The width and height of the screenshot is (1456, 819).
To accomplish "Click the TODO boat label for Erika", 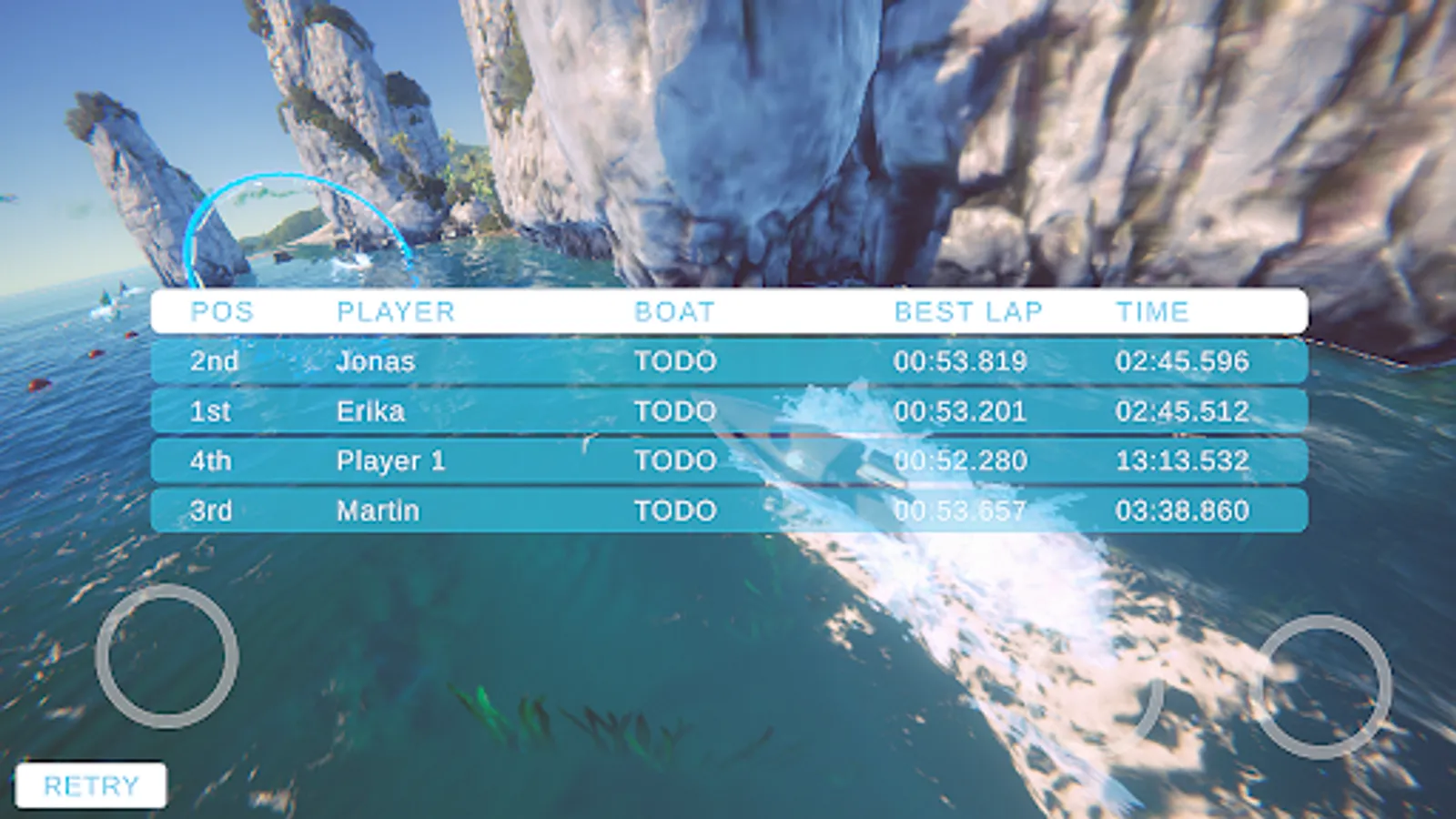I will (x=675, y=410).
